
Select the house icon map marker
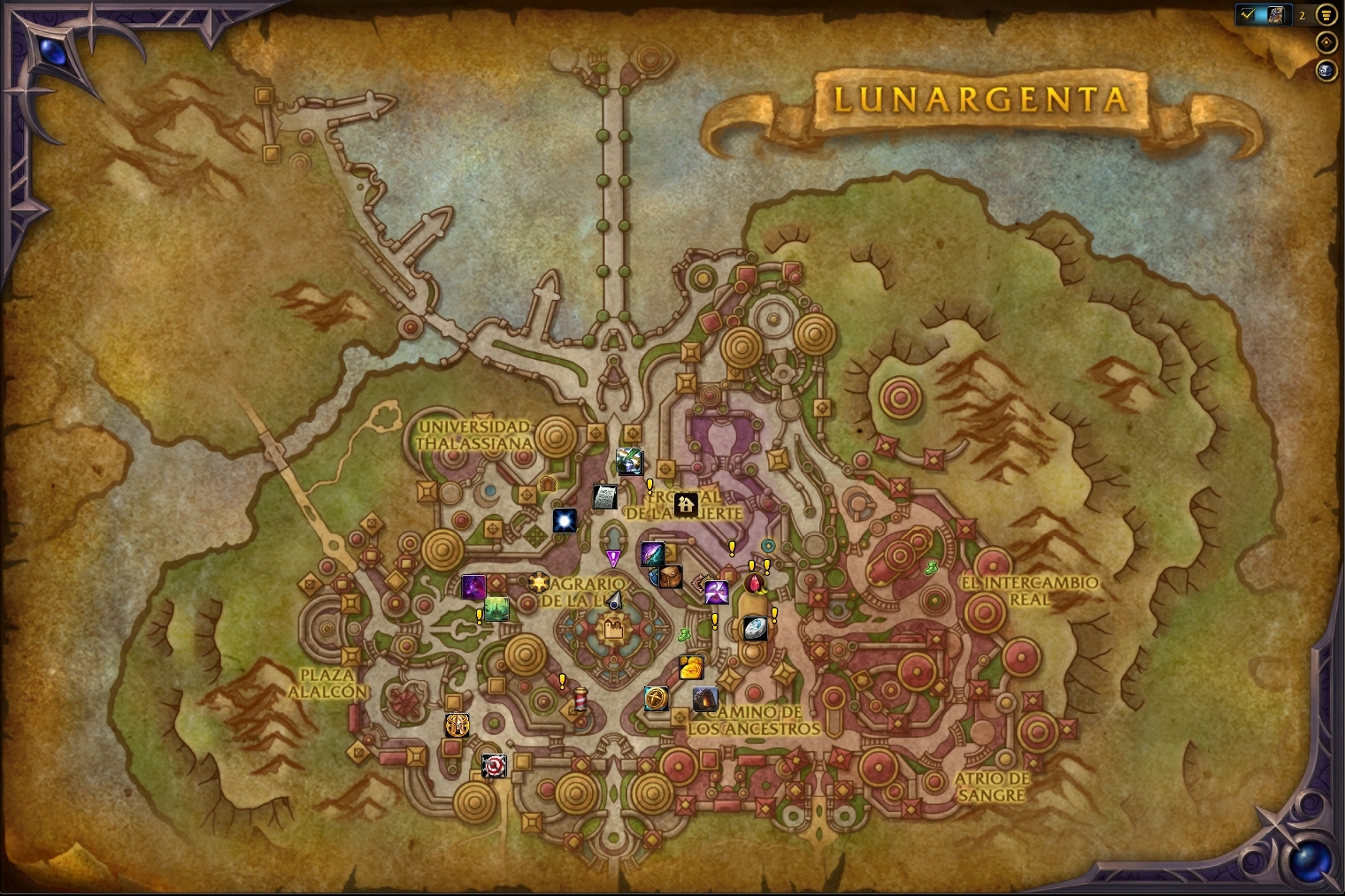[x=685, y=505]
